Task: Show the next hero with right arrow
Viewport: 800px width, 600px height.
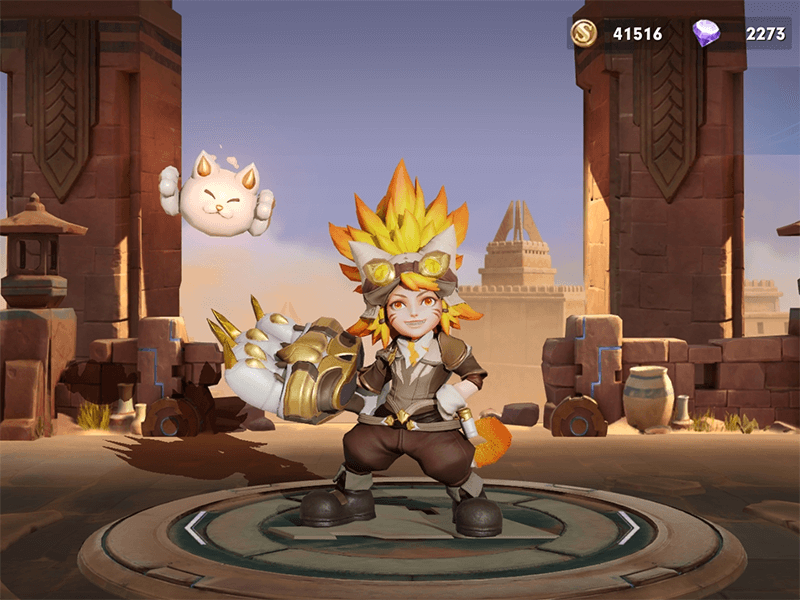Action: point(628,527)
